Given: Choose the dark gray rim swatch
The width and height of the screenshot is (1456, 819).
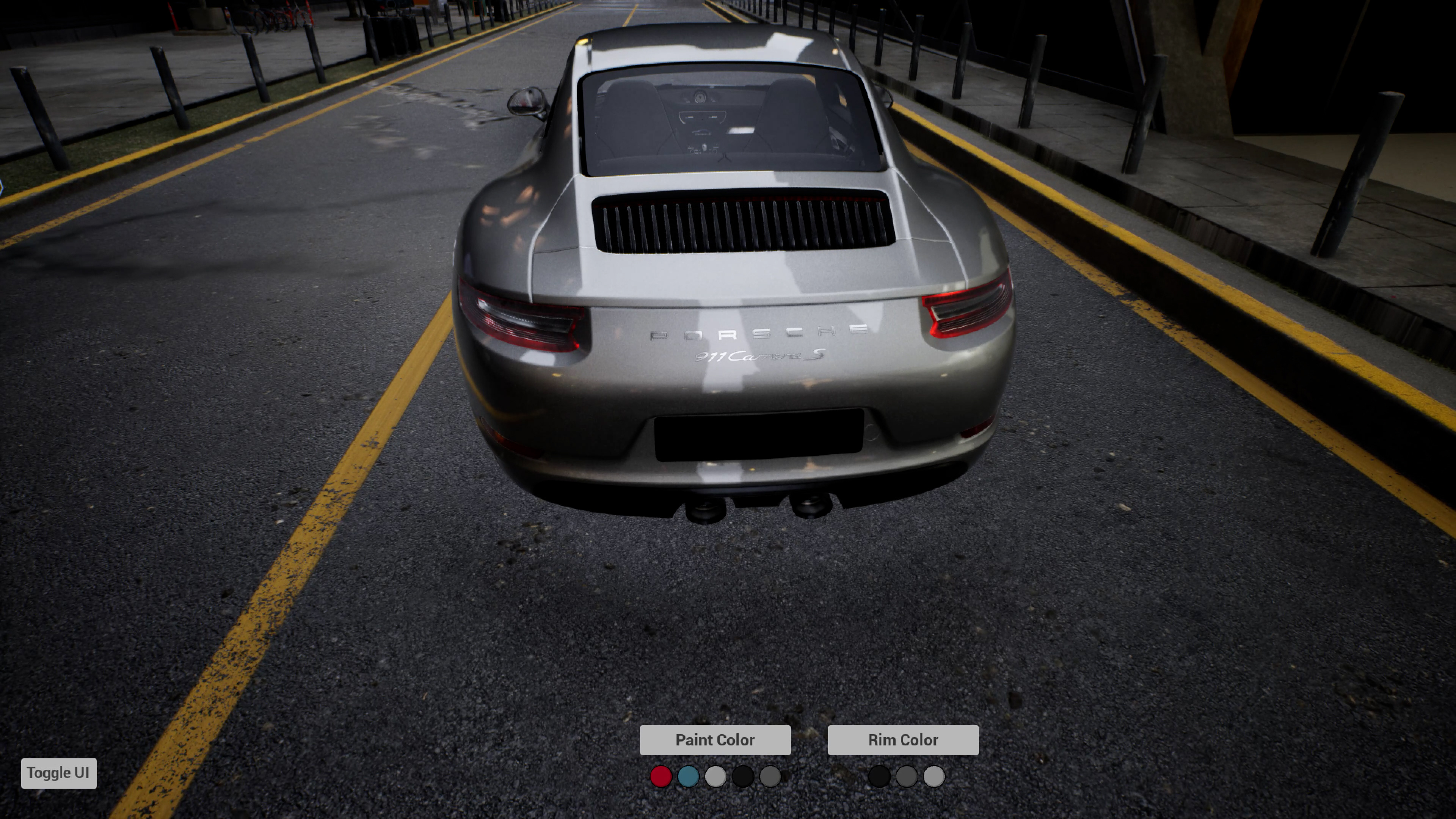Looking at the screenshot, I should (906, 776).
